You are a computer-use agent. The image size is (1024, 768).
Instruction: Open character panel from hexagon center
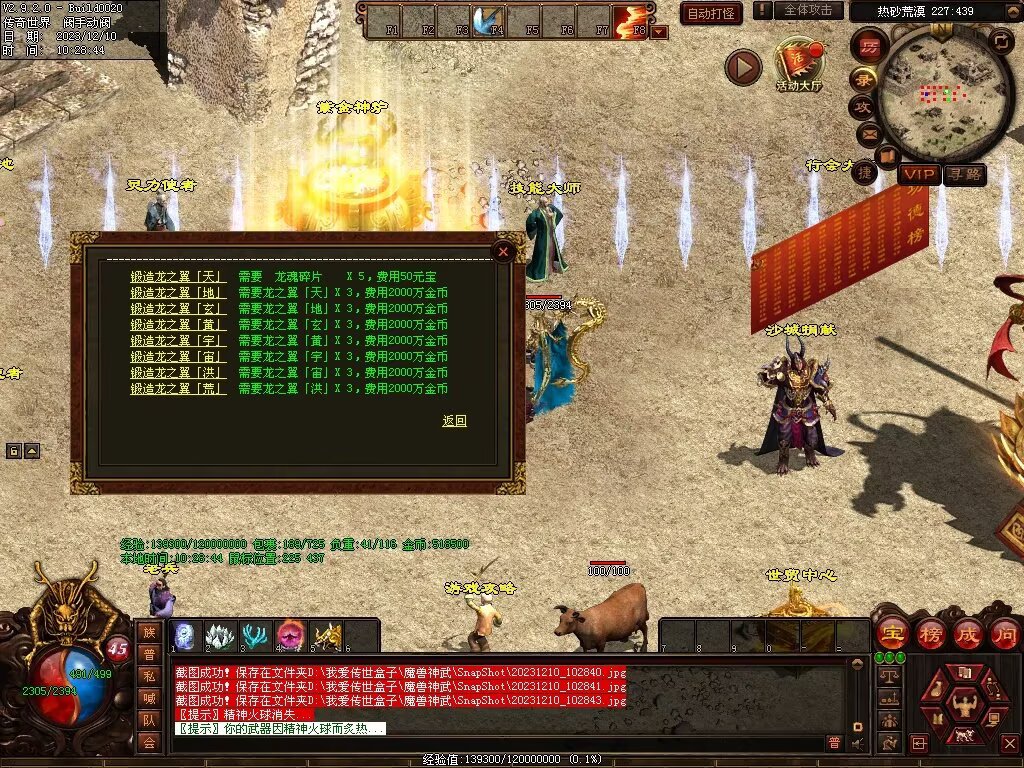tap(964, 701)
